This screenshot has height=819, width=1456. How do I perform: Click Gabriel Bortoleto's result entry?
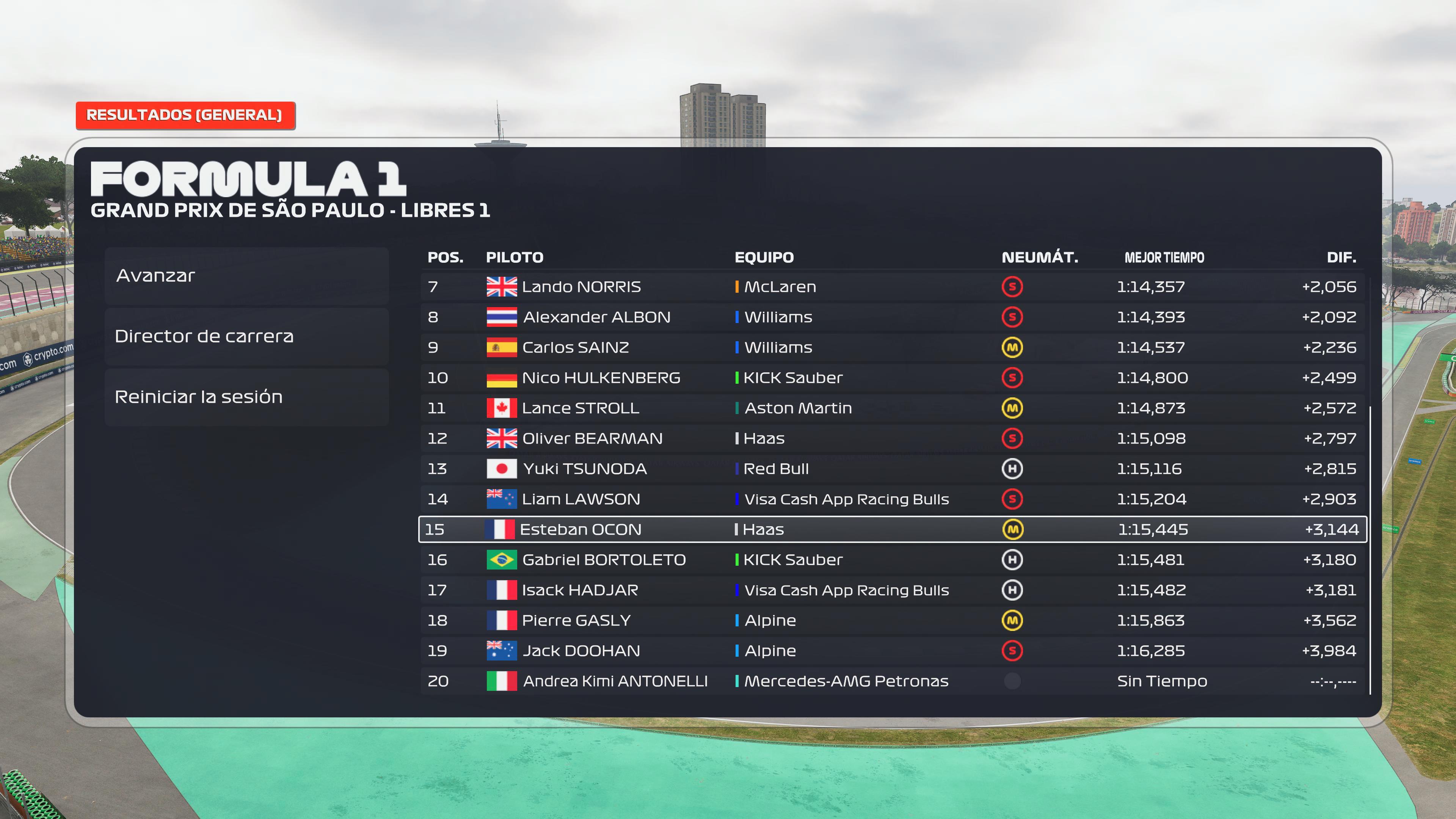point(892,560)
